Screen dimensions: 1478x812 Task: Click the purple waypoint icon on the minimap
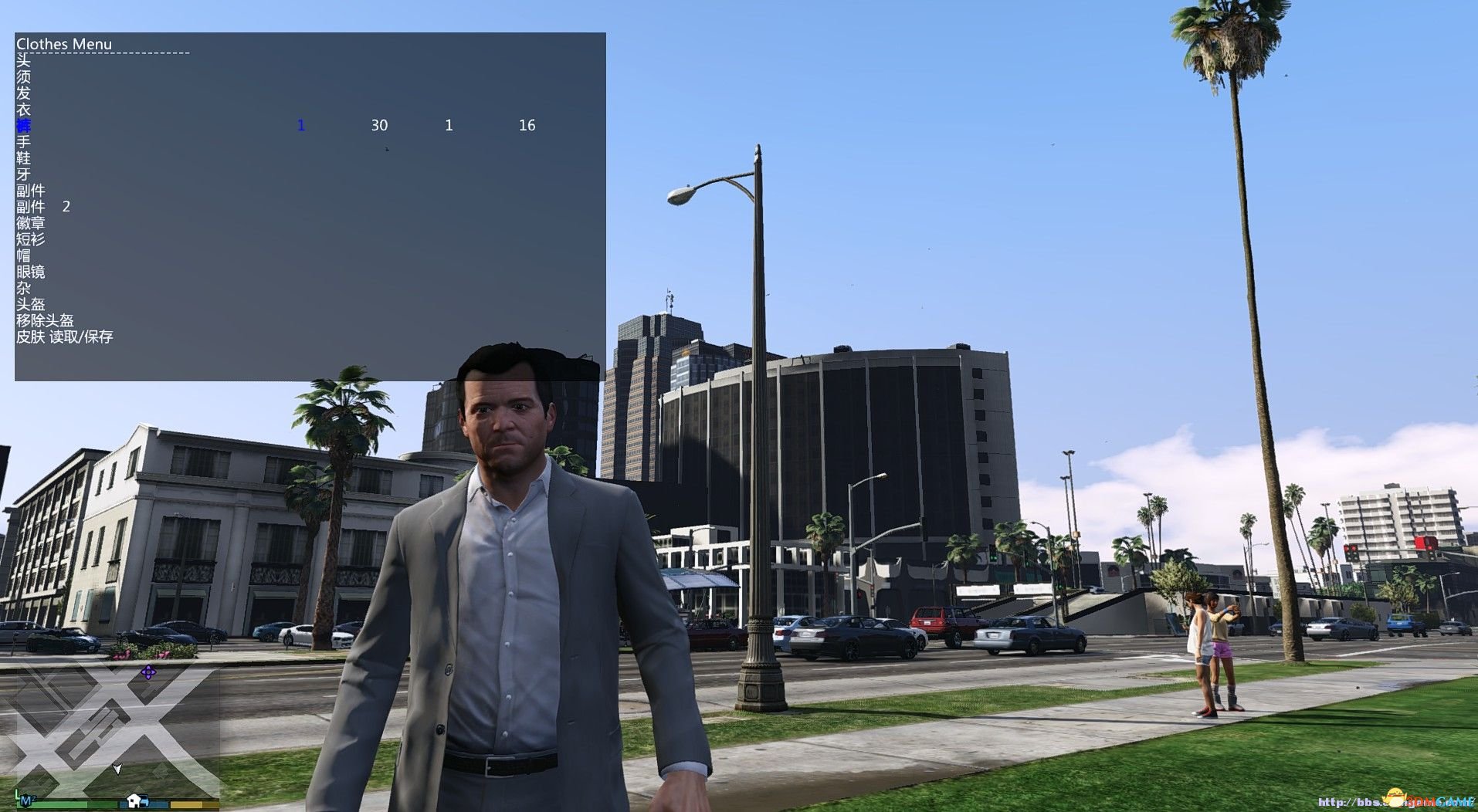pyautogui.click(x=147, y=672)
